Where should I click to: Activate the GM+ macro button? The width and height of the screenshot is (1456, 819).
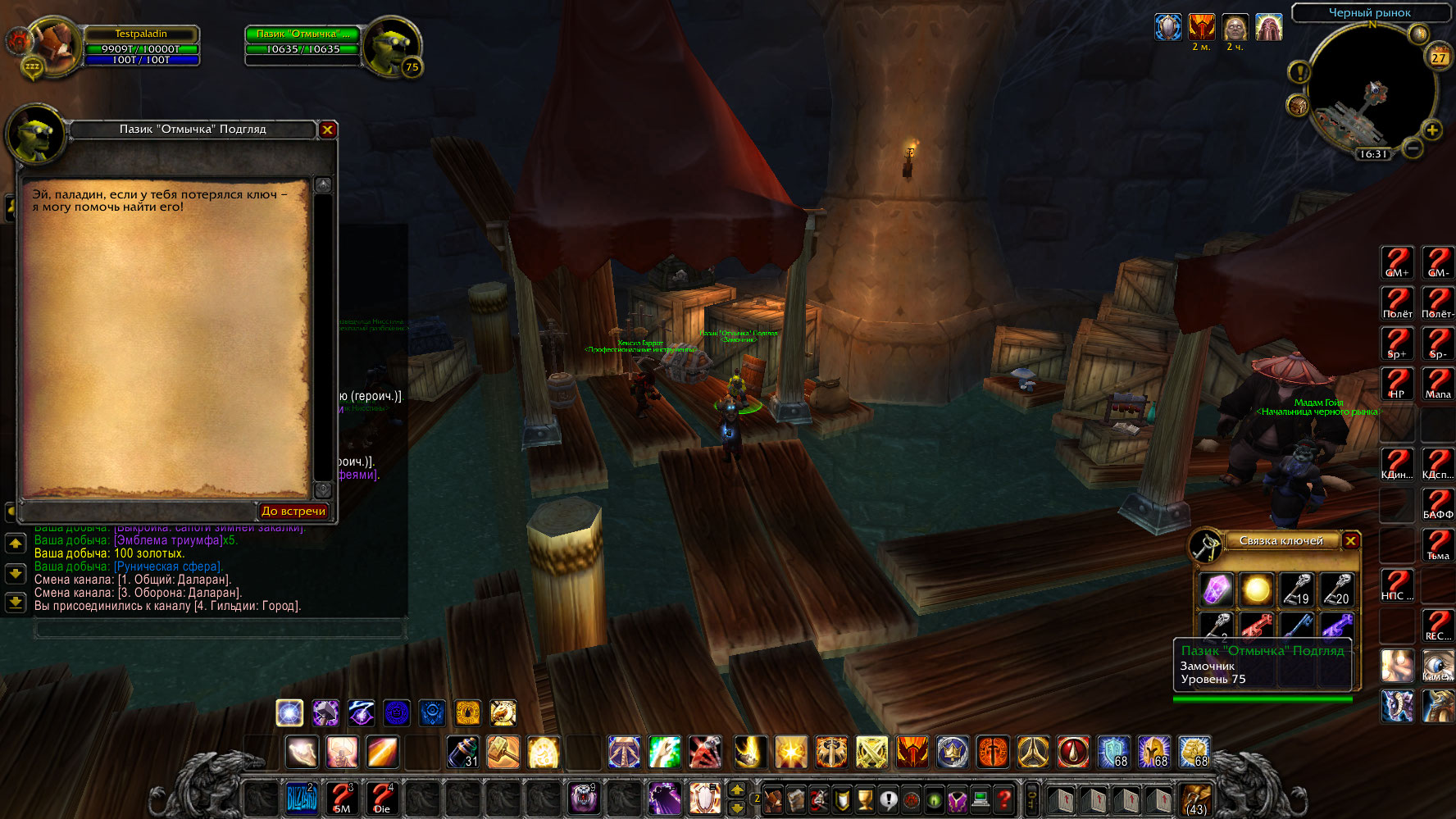(1397, 262)
